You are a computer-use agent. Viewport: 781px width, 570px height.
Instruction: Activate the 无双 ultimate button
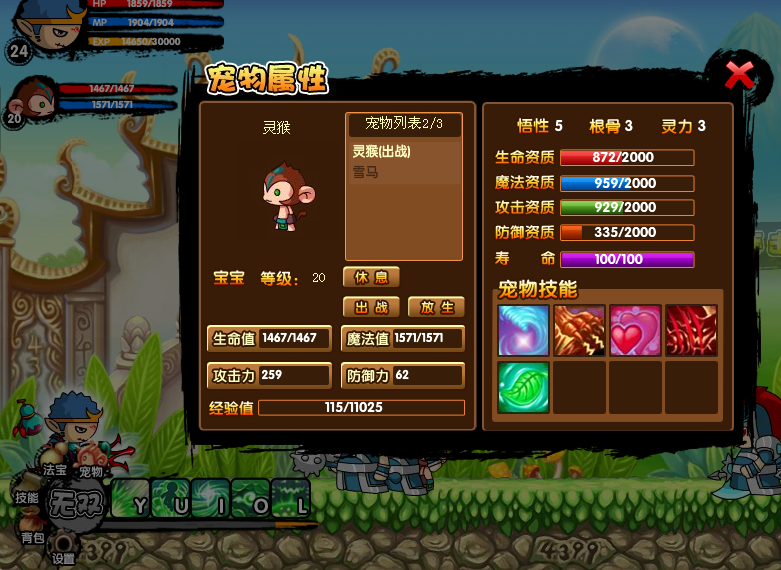pyautogui.click(x=77, y=501)
